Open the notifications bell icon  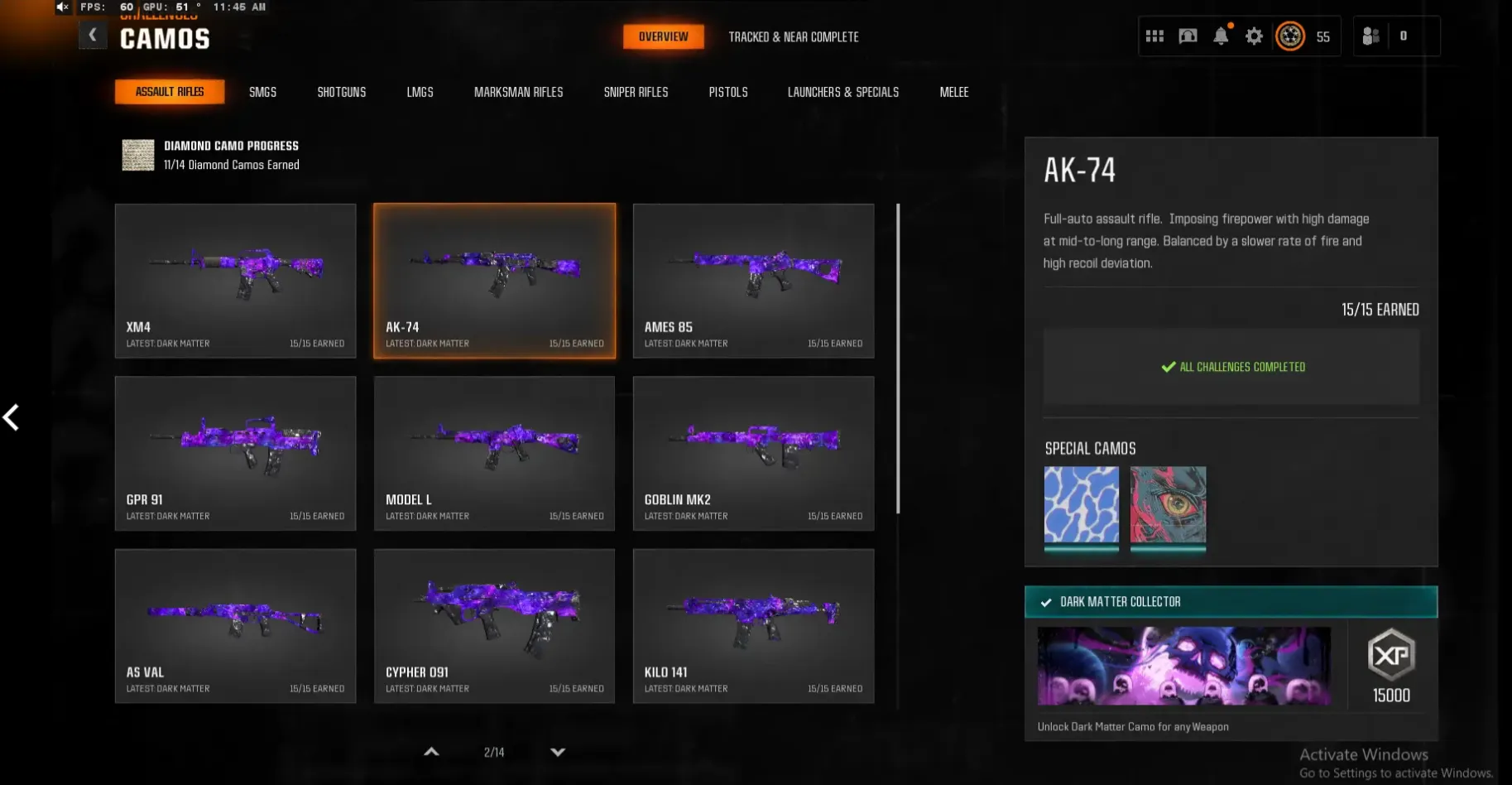[x=1221, y=36]
